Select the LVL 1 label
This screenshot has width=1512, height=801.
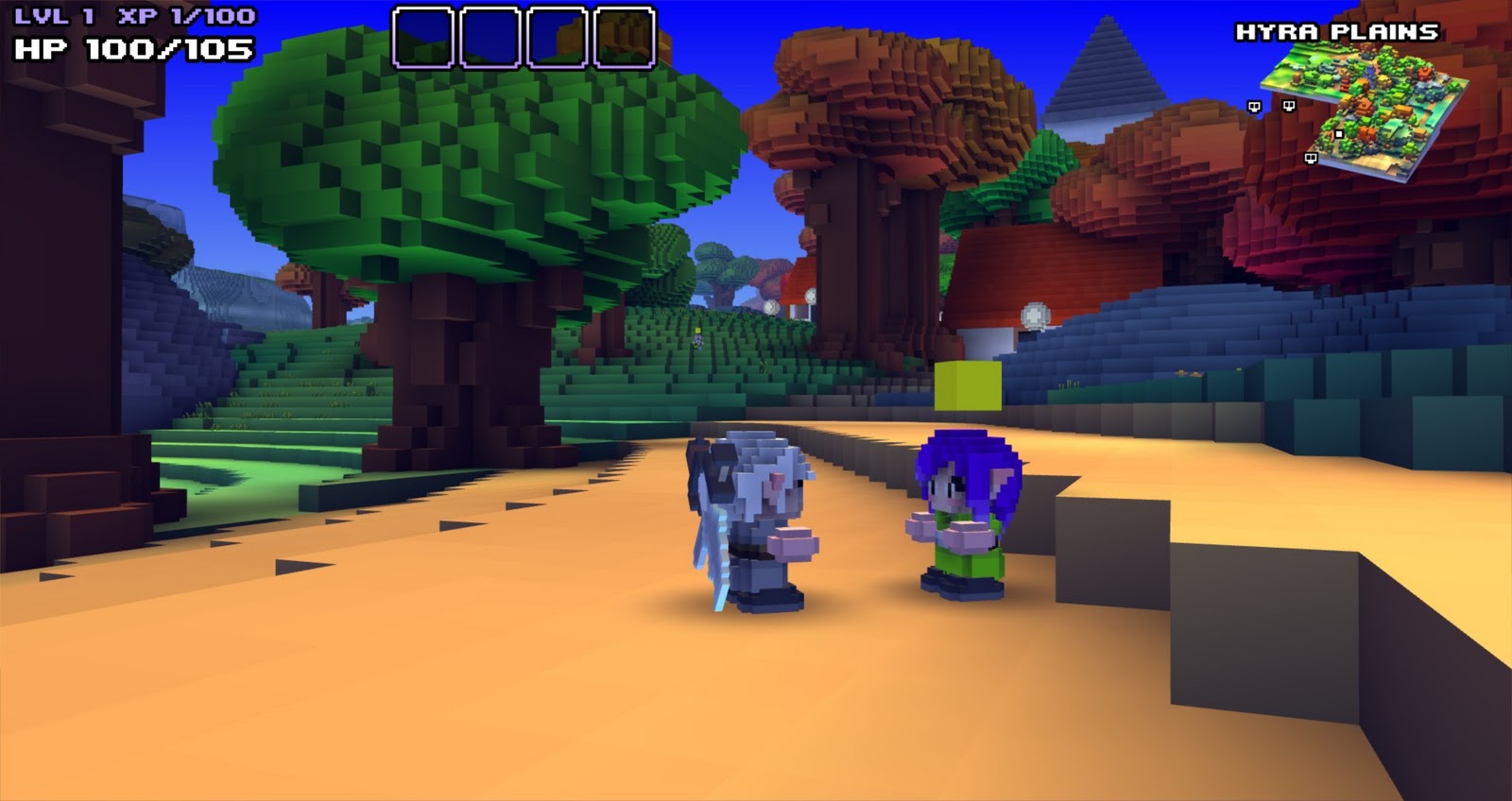coord(52,15)
